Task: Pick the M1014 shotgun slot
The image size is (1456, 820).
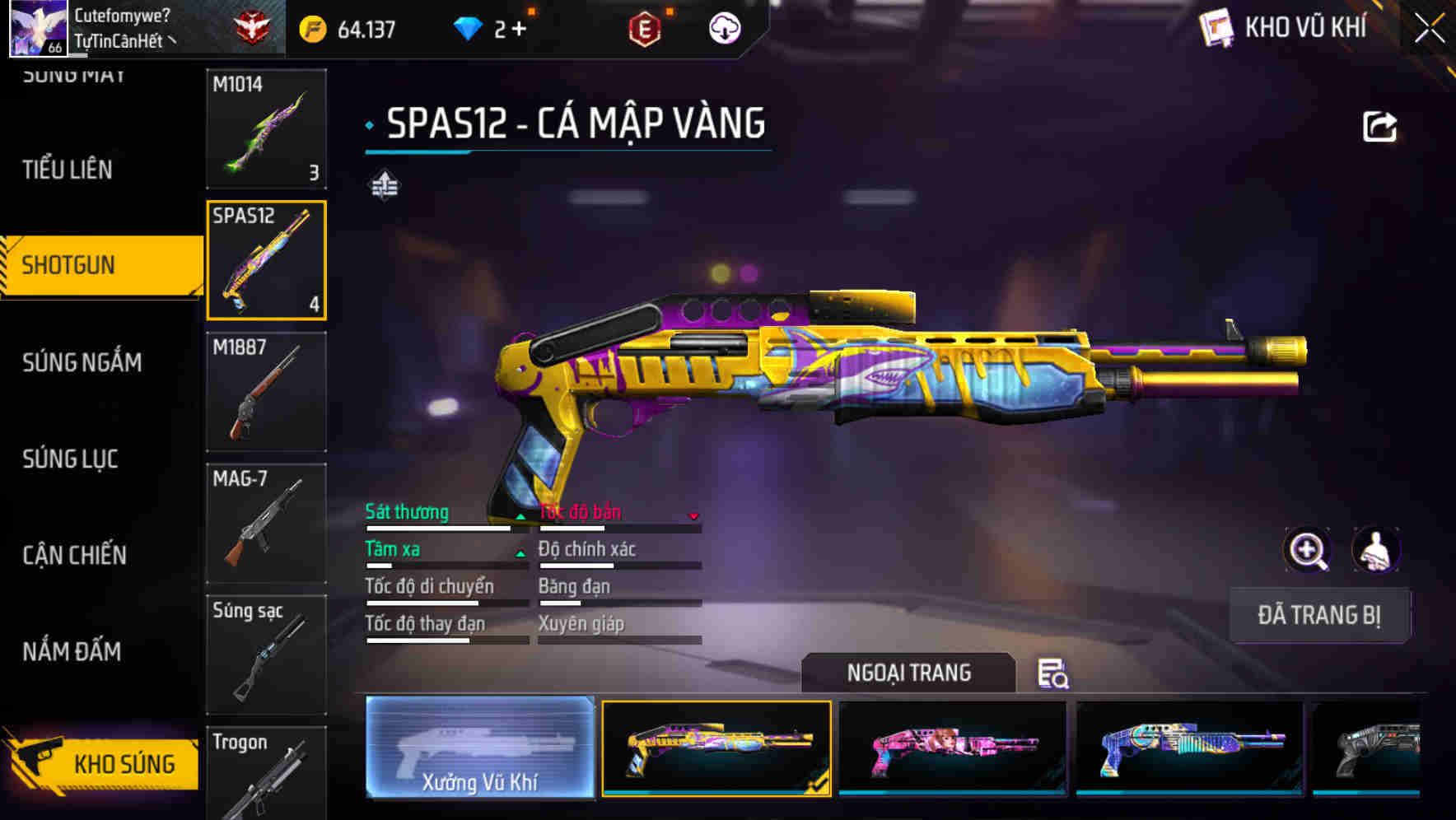Action: tap(266, 128)
